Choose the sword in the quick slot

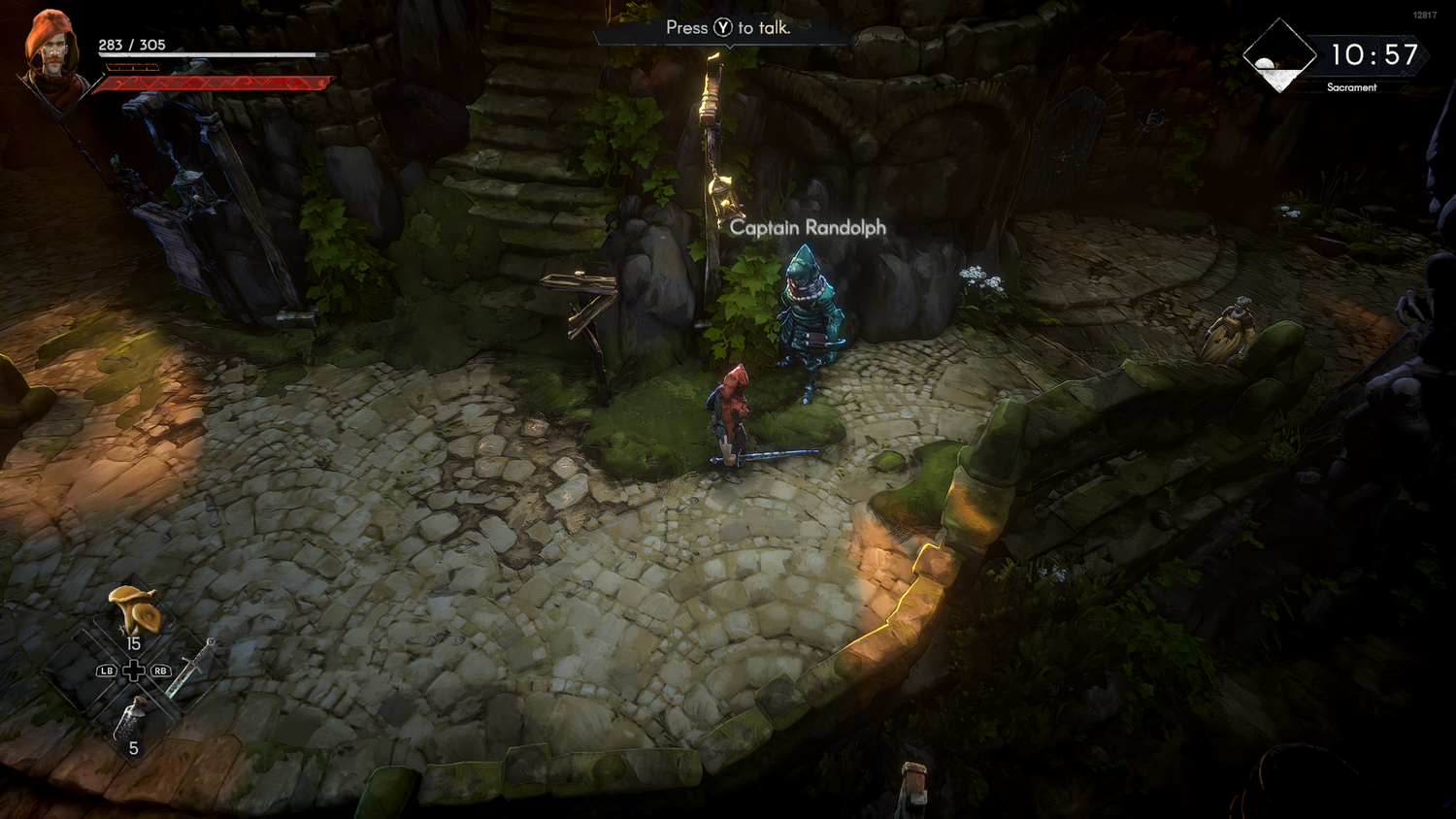pos(190,670)
